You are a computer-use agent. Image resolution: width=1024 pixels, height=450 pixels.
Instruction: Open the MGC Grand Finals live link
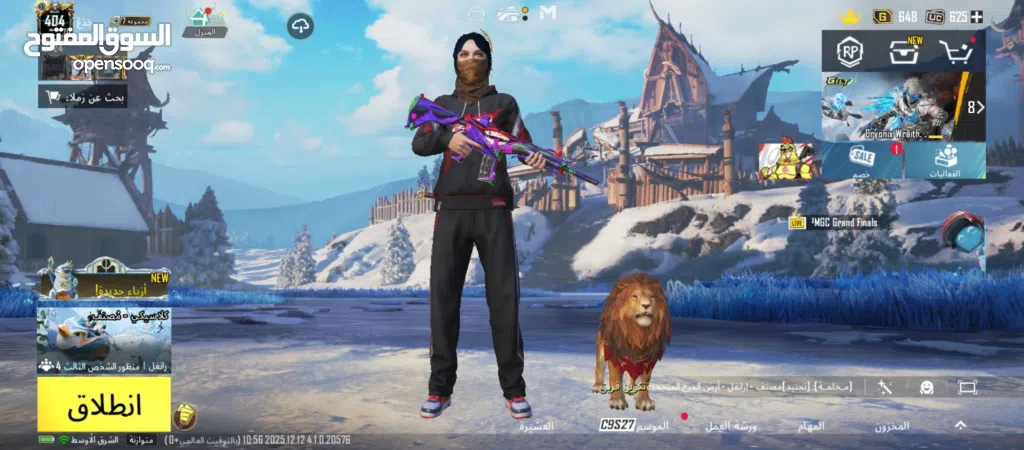pyautogui.click(x=835, y=222)
